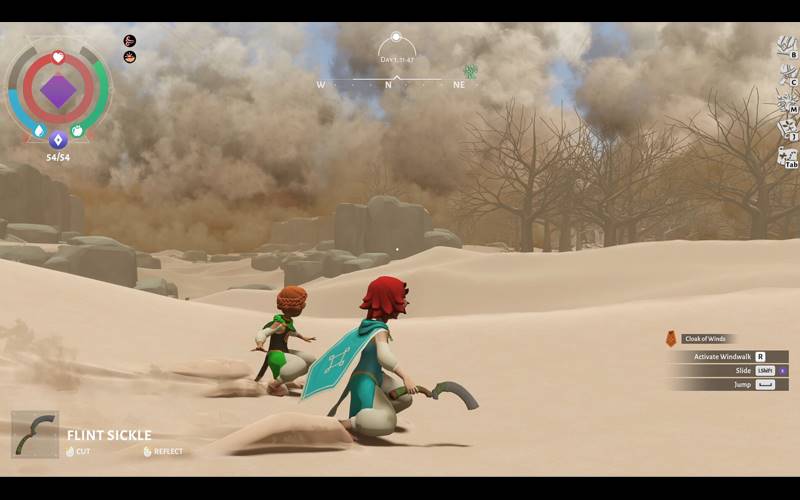
Task: Click the Cloak of Winds item label
Action: 704,339
